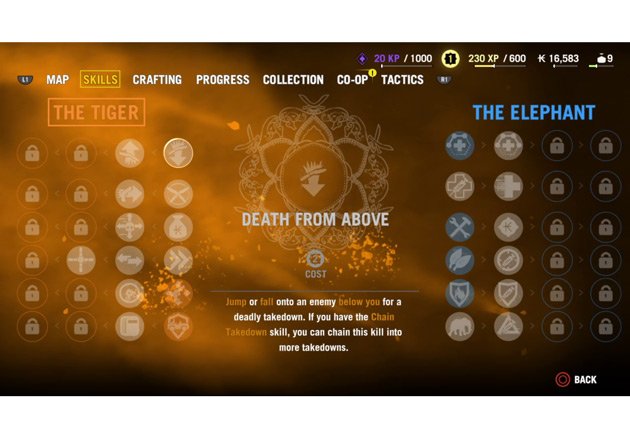The height and width of the screenshot is (438, 630).
Task: Switch to the Crafting tab
Action: pos(157,80)
